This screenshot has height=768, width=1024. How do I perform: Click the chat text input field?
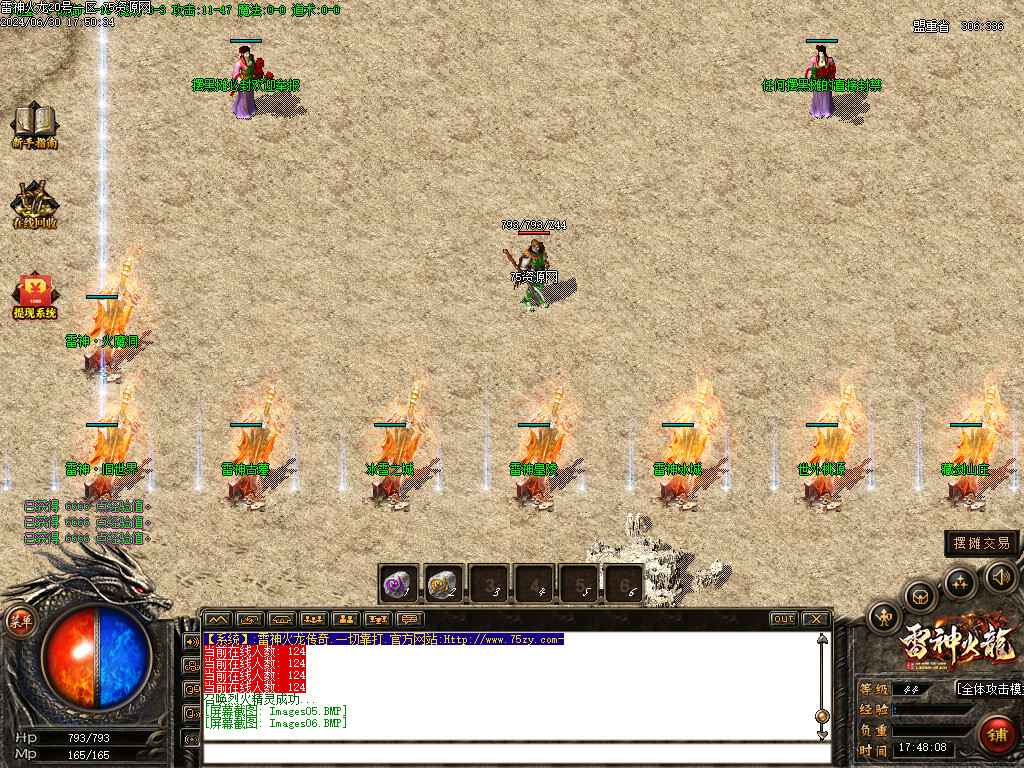pos(510,753)
